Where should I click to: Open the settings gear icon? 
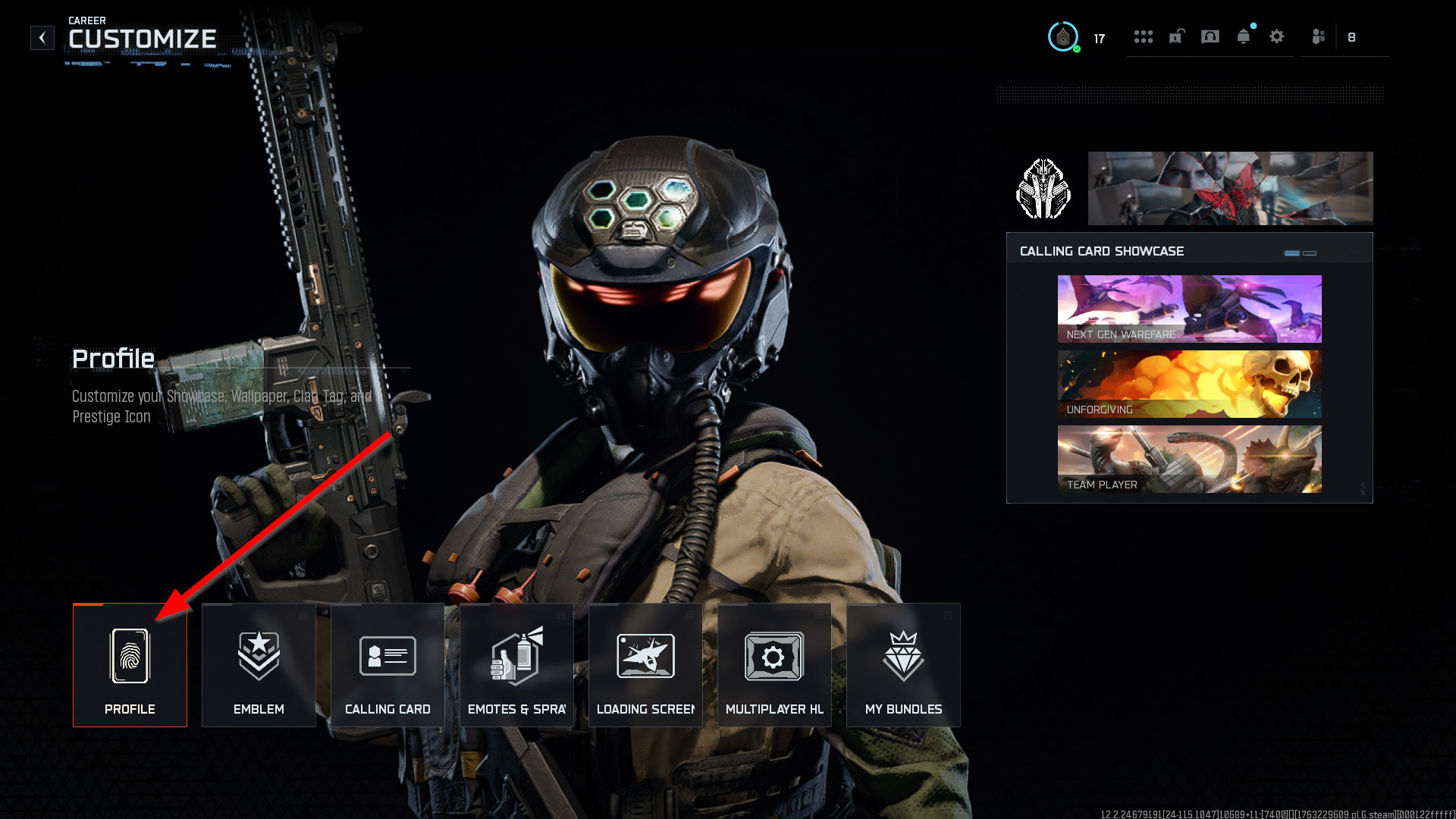[x=1277, y=36]
